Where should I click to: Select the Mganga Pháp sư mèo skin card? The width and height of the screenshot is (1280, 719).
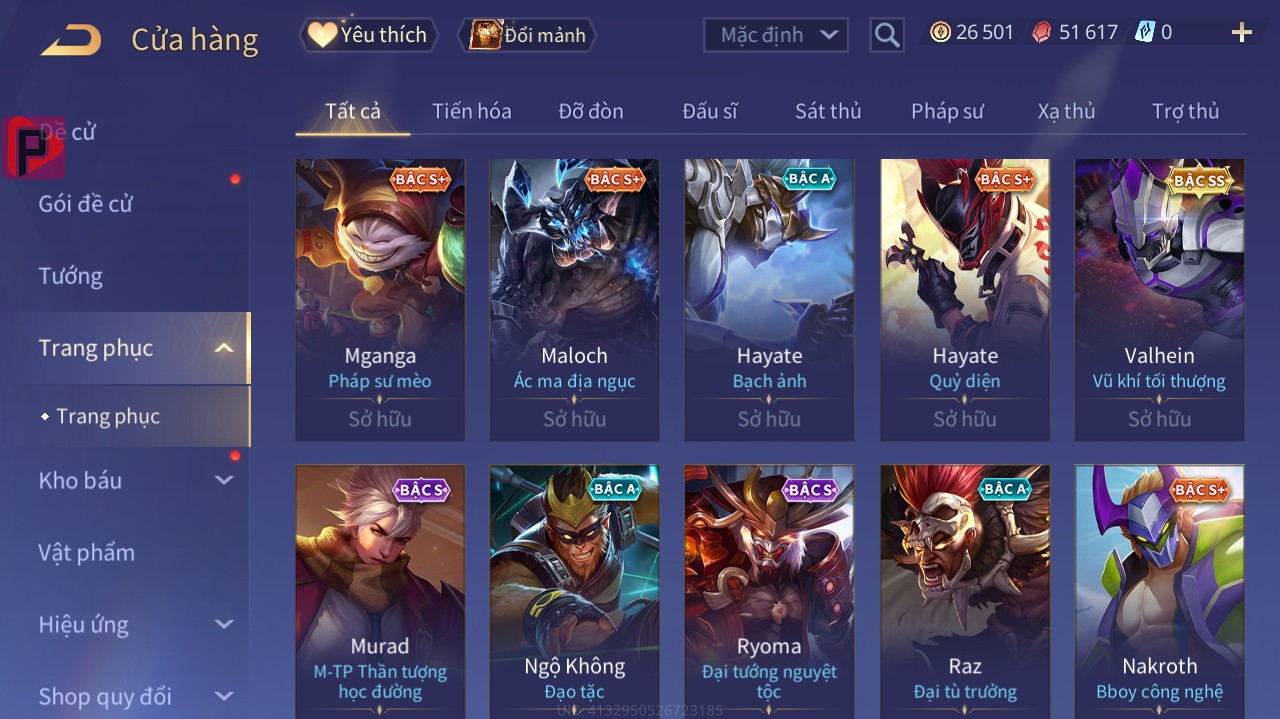(x=380, y=299)
